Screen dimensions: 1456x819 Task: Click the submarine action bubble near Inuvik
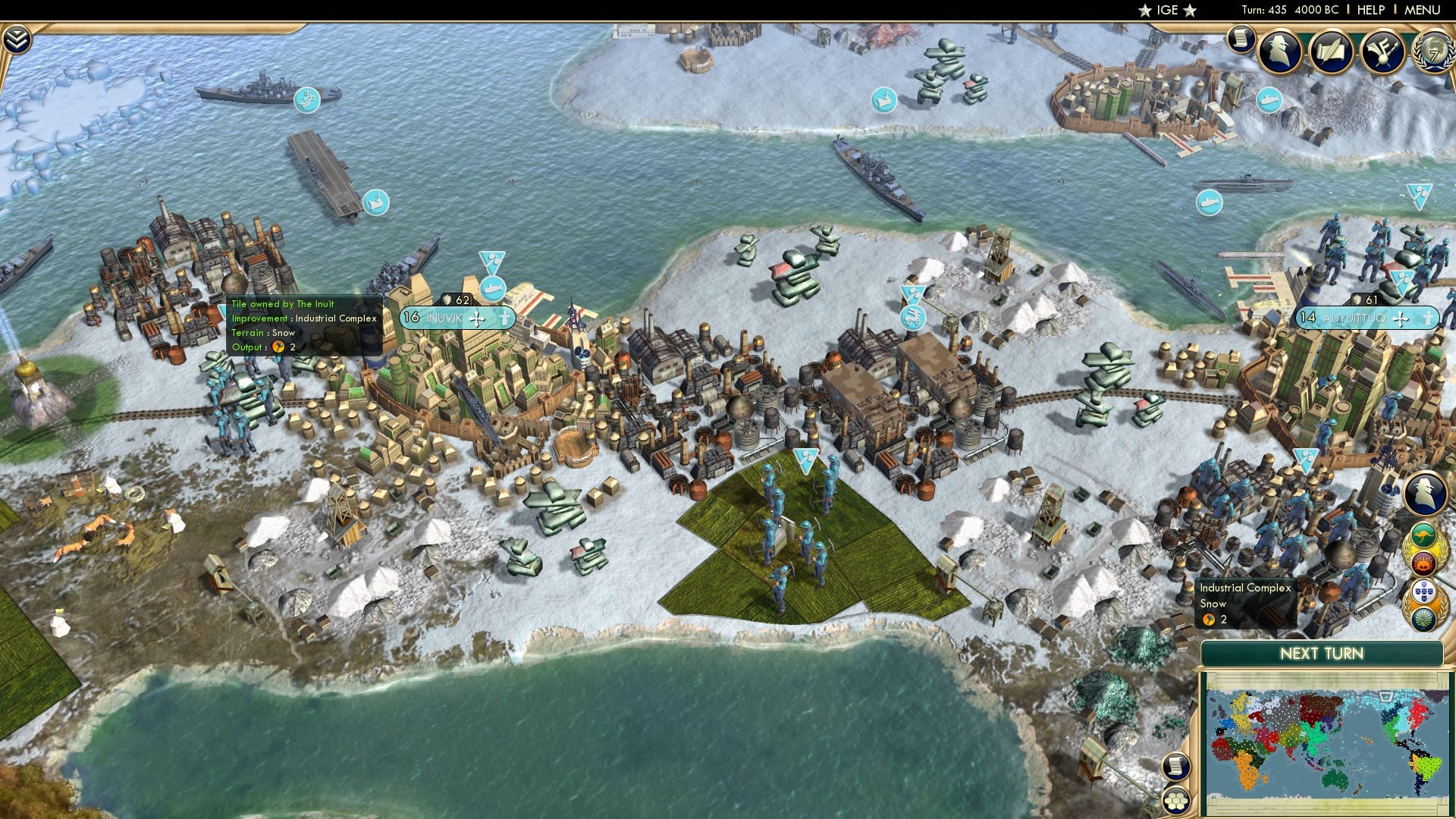coord(494,287)
